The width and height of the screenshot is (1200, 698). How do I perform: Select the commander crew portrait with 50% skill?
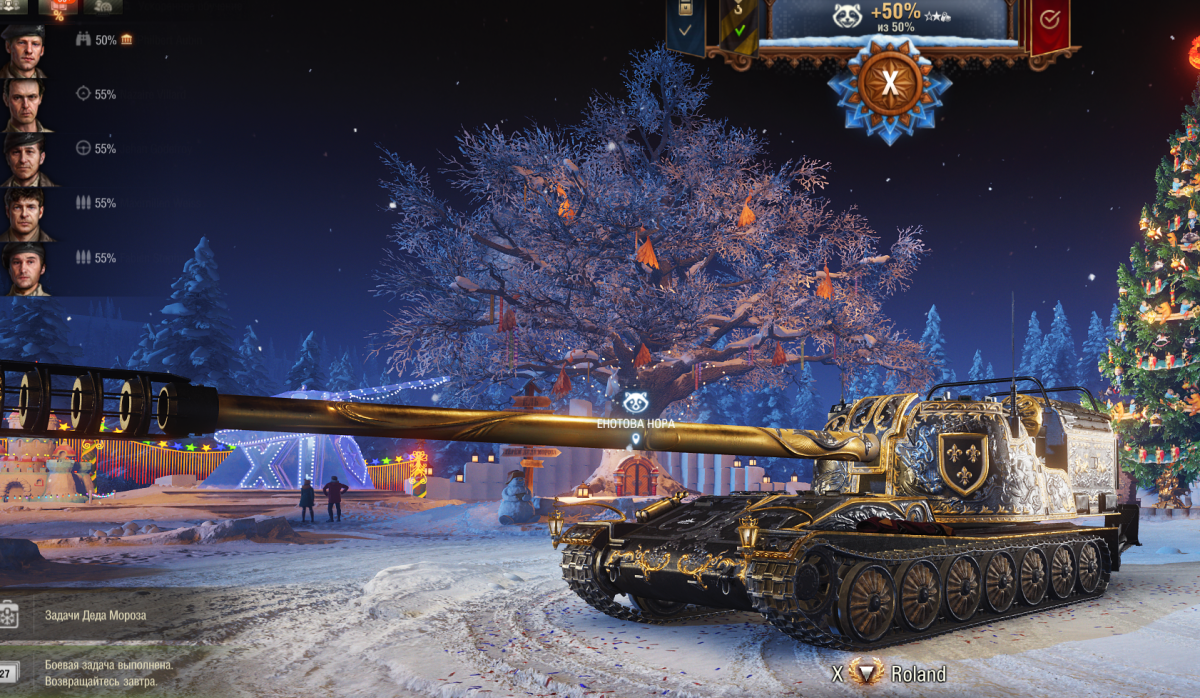pyautogui.click(x=23, y=49)
